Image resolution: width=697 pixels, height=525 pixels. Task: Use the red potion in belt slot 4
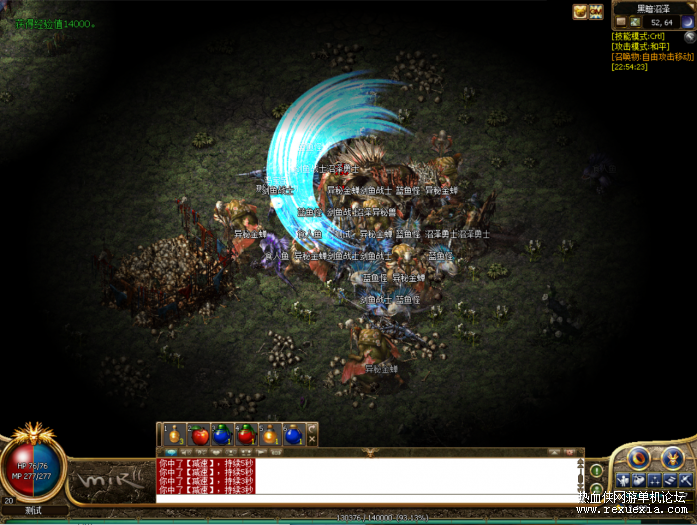[x=246, y=435]
